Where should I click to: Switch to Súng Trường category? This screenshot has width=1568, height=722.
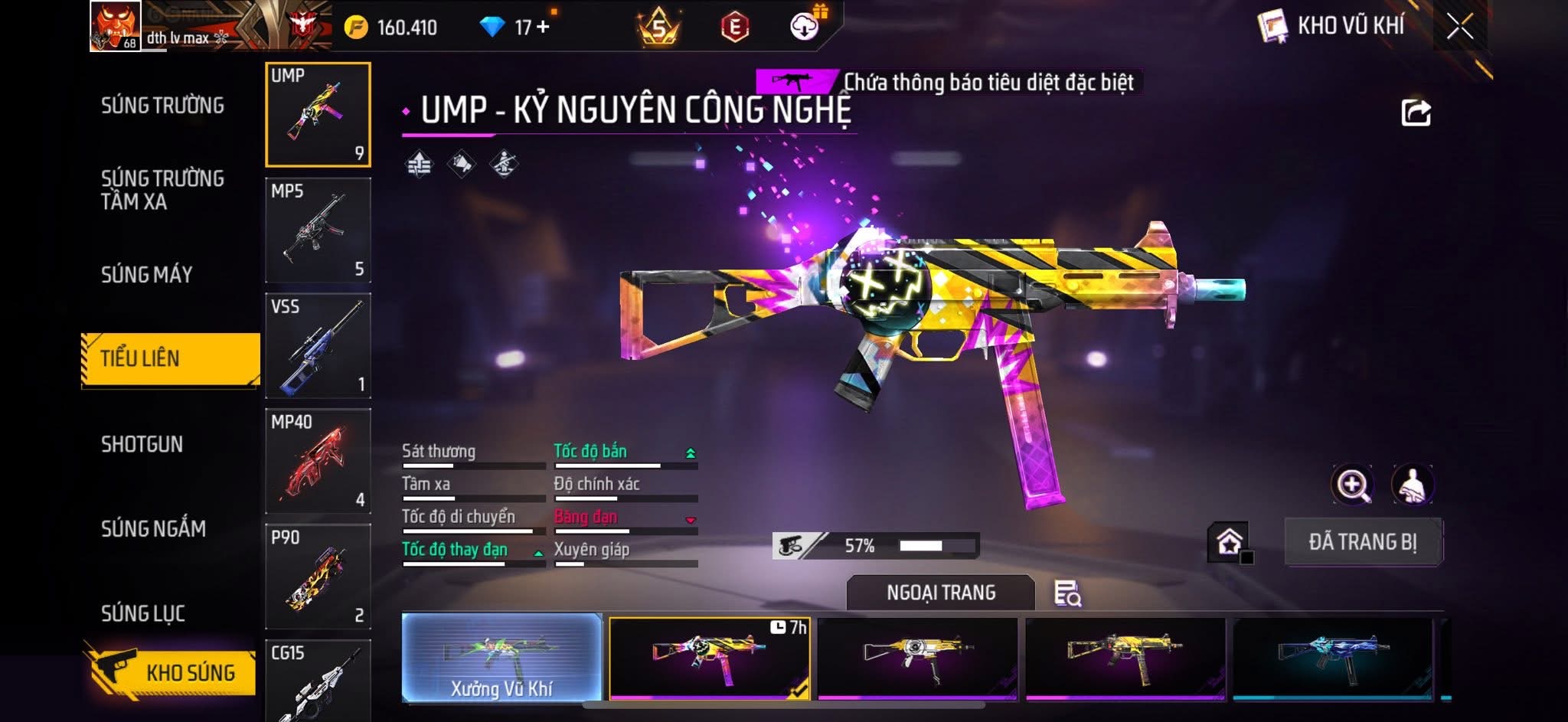162,106
